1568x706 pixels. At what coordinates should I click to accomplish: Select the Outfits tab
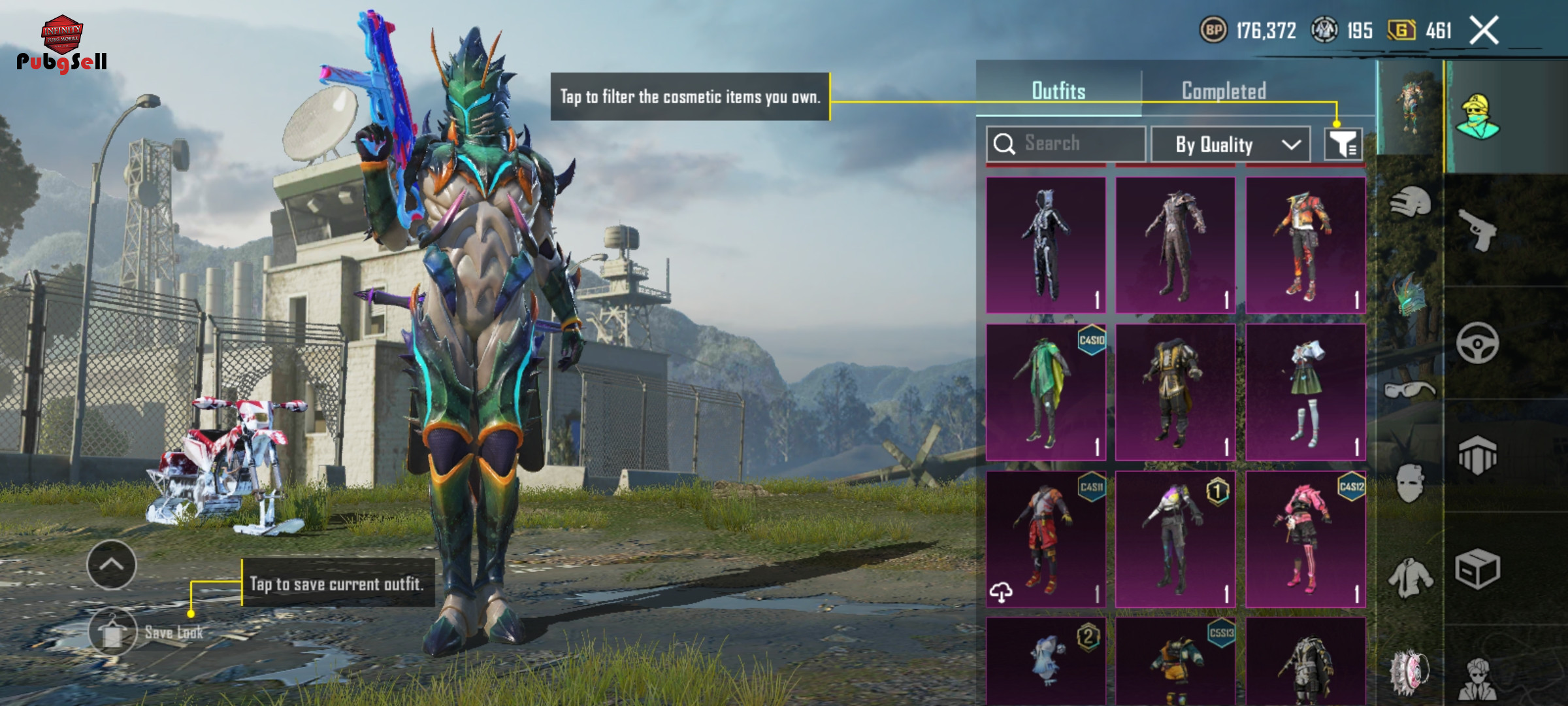1058,91
